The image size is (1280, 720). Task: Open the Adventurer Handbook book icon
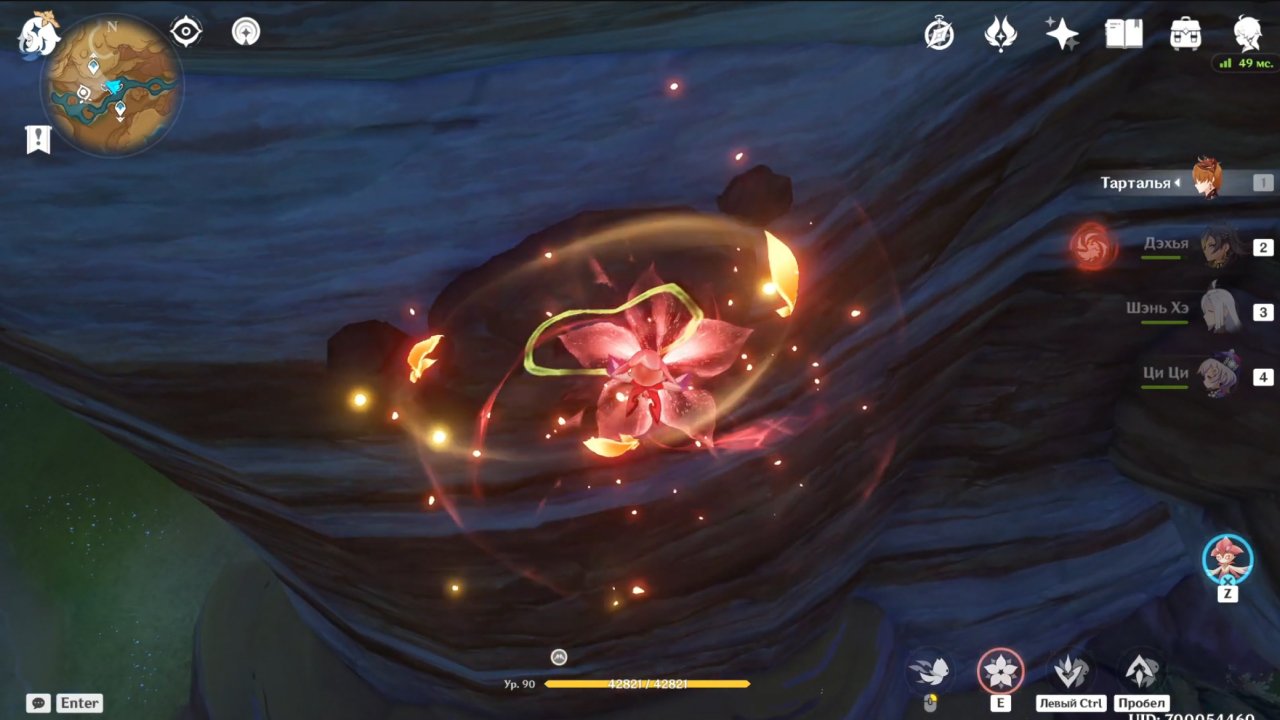click(1124, 34)
